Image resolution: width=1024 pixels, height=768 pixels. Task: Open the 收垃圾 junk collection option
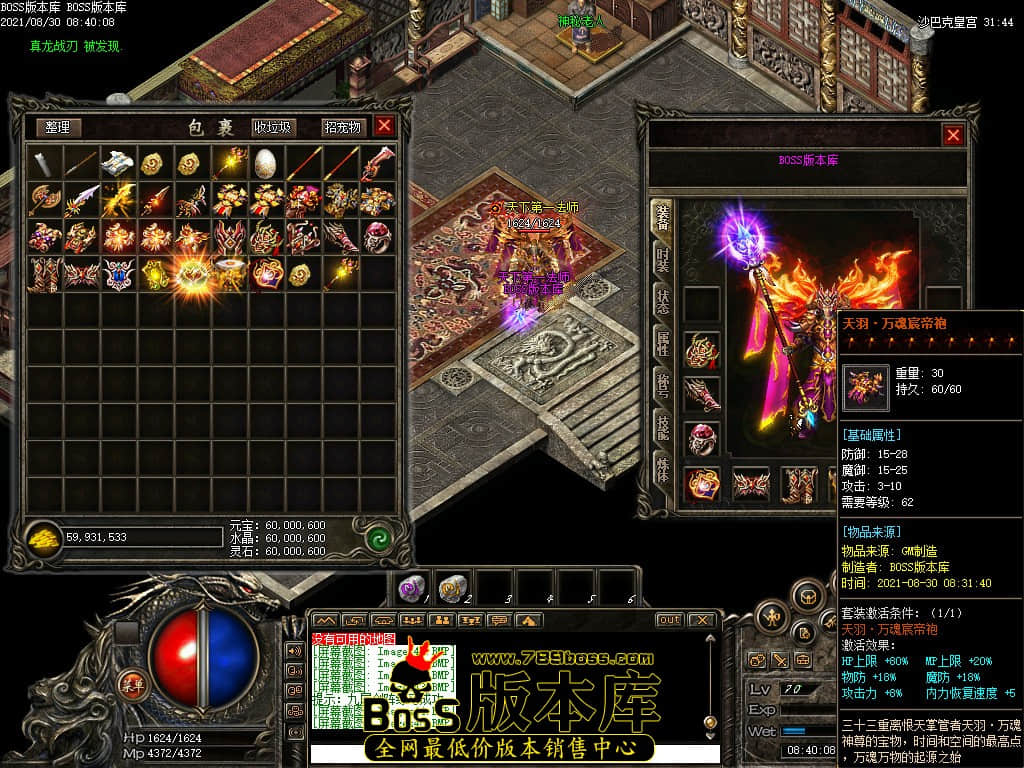[x=273, y=127]
